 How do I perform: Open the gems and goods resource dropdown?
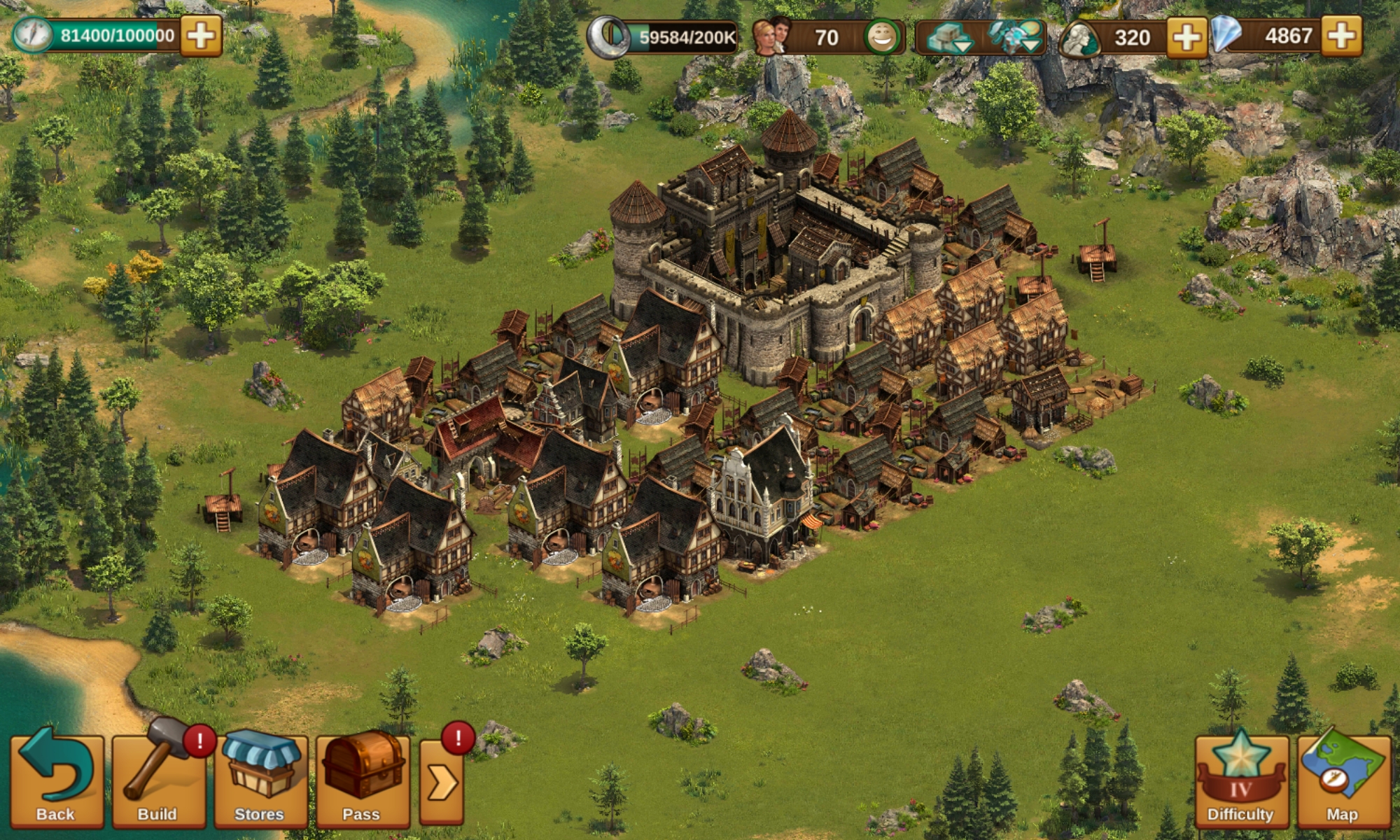coord(1015,37)
